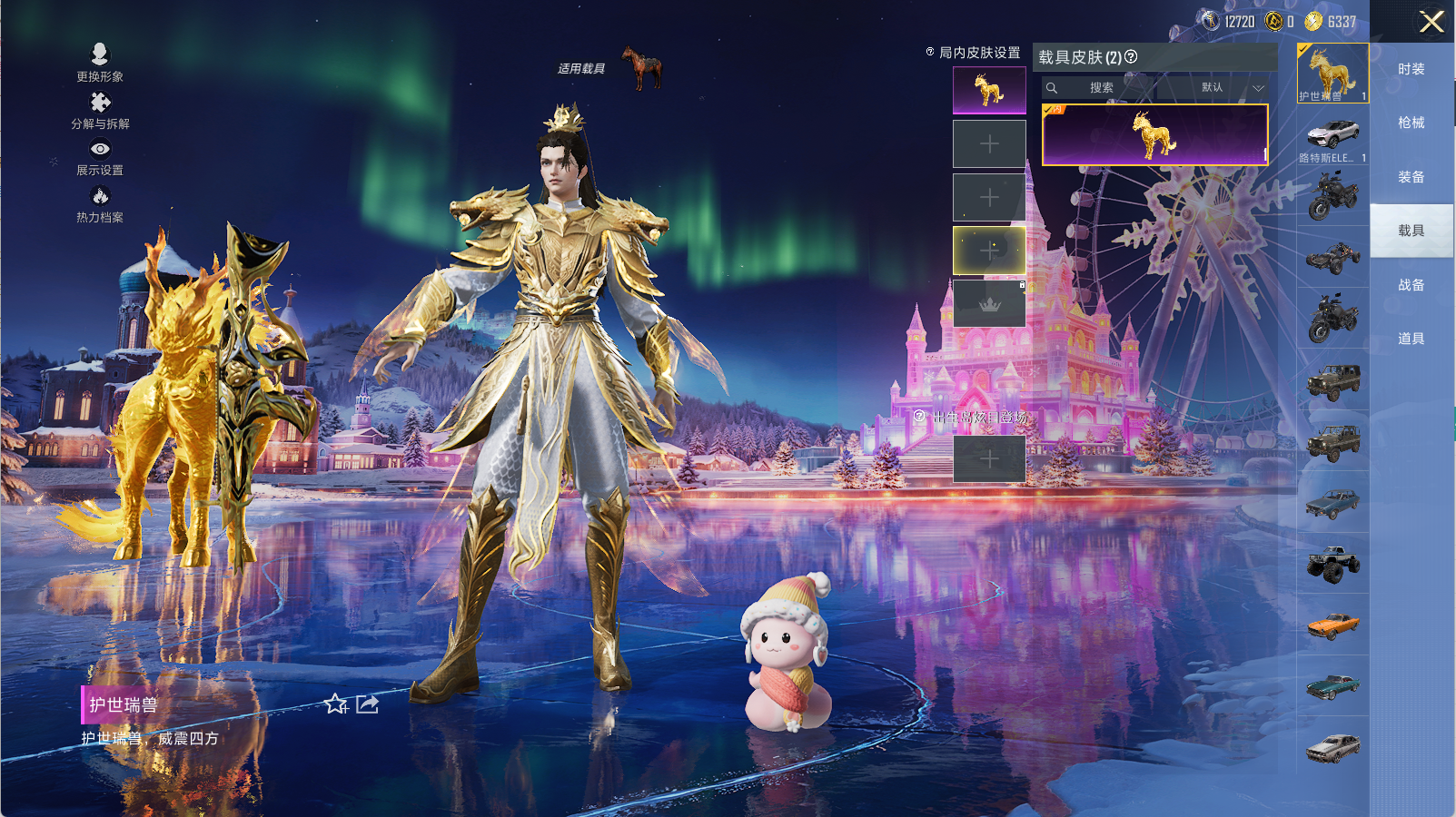Select the 装备 equipment tab
Image resolution: width=1456 pixels, height=817 pixels.
click(x=1411, y=177)
